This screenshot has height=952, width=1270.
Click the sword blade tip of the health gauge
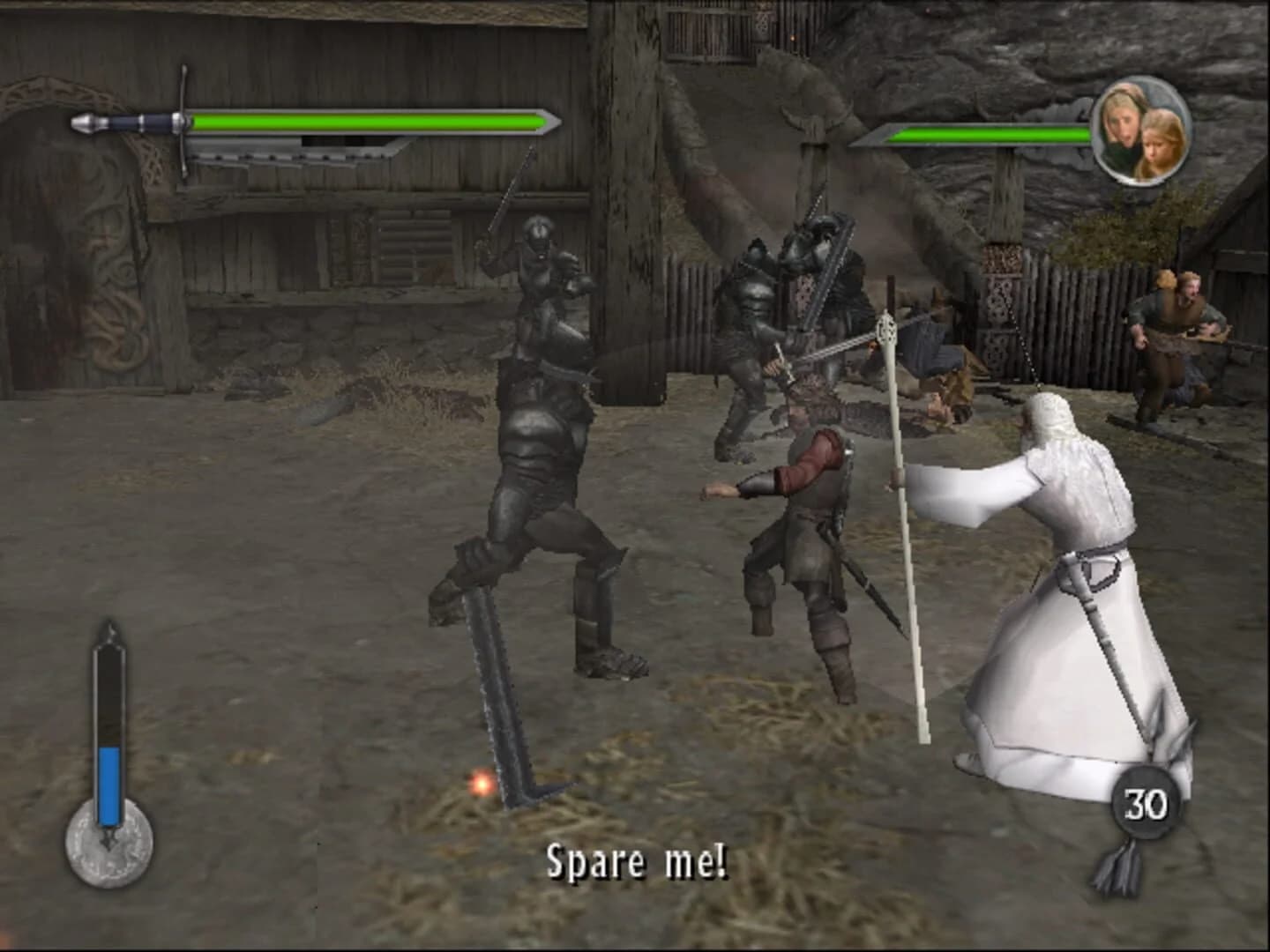[556, 123]
